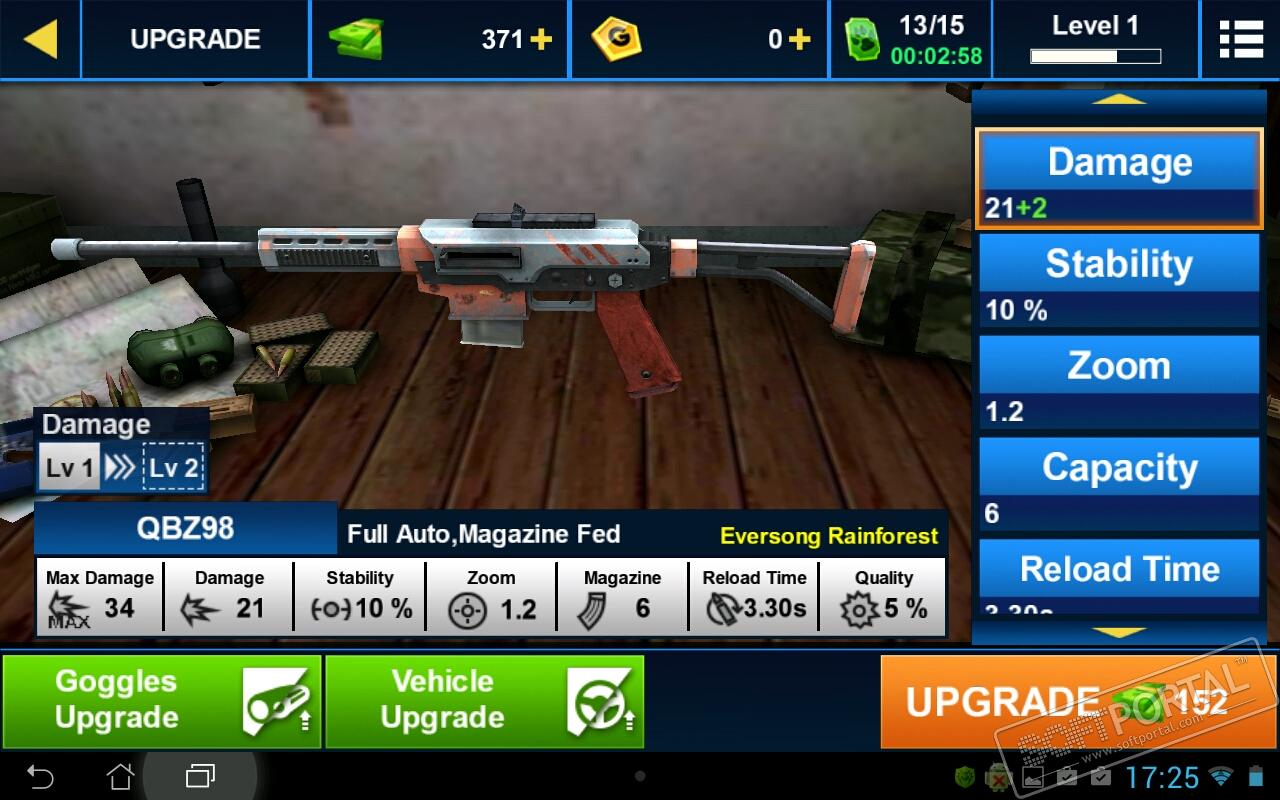The width and height of the screenshot is (1280, 800).
Task: Open the list menu icon
Action: pos(1241,39)
